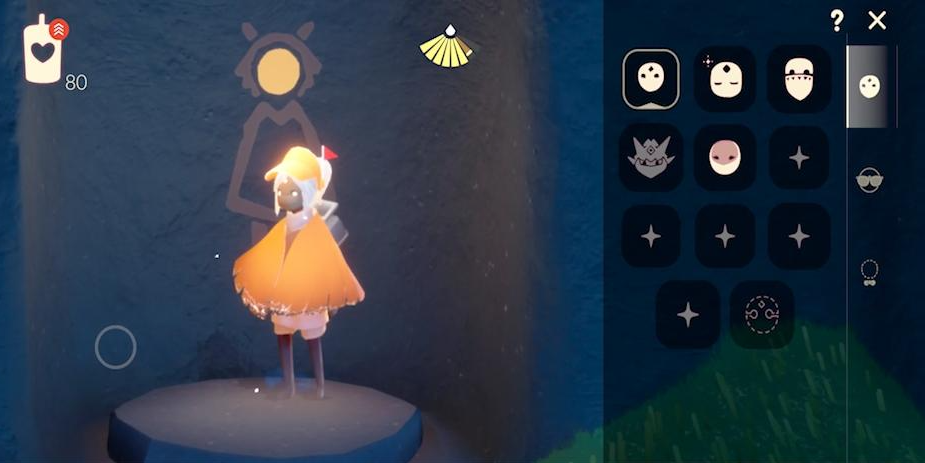925x463 pixels.
Task: Open the question mark help
Action: click(837, 21)
